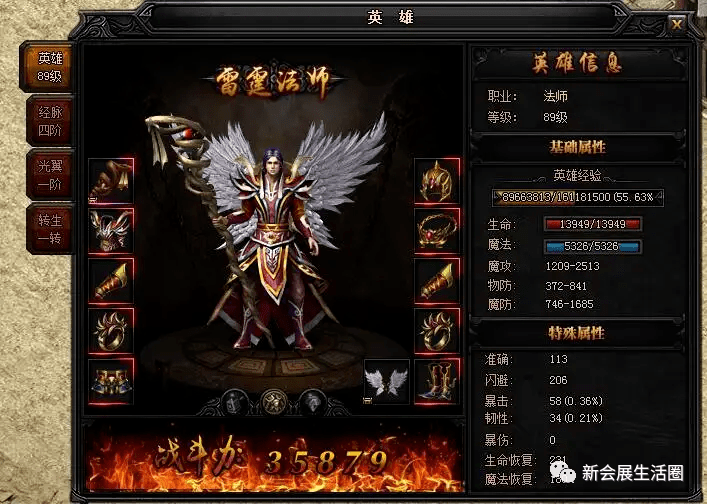Select the white wings equipment slot
Screen dimensions: 707x504
coord(386,381)
